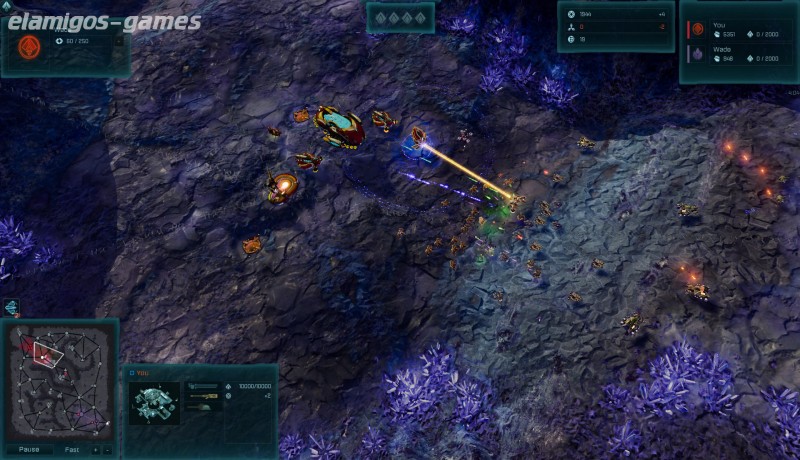800x460 pixels.
Task: Click the unit group icon above the minimap
Action: [11, 306]
